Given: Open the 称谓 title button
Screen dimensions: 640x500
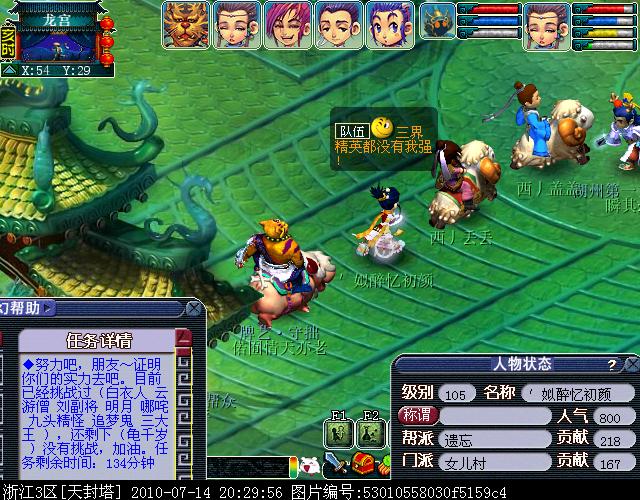Looking at the screenshot, I should click(x=417, y=415).
